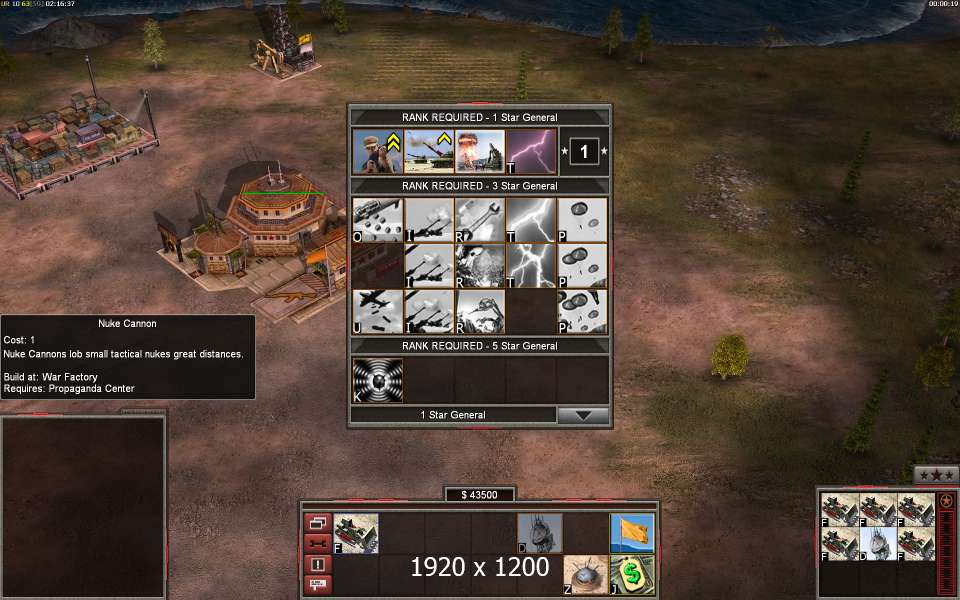Pick the nuclear mushroom cloud promotion icon

(481, 151)
